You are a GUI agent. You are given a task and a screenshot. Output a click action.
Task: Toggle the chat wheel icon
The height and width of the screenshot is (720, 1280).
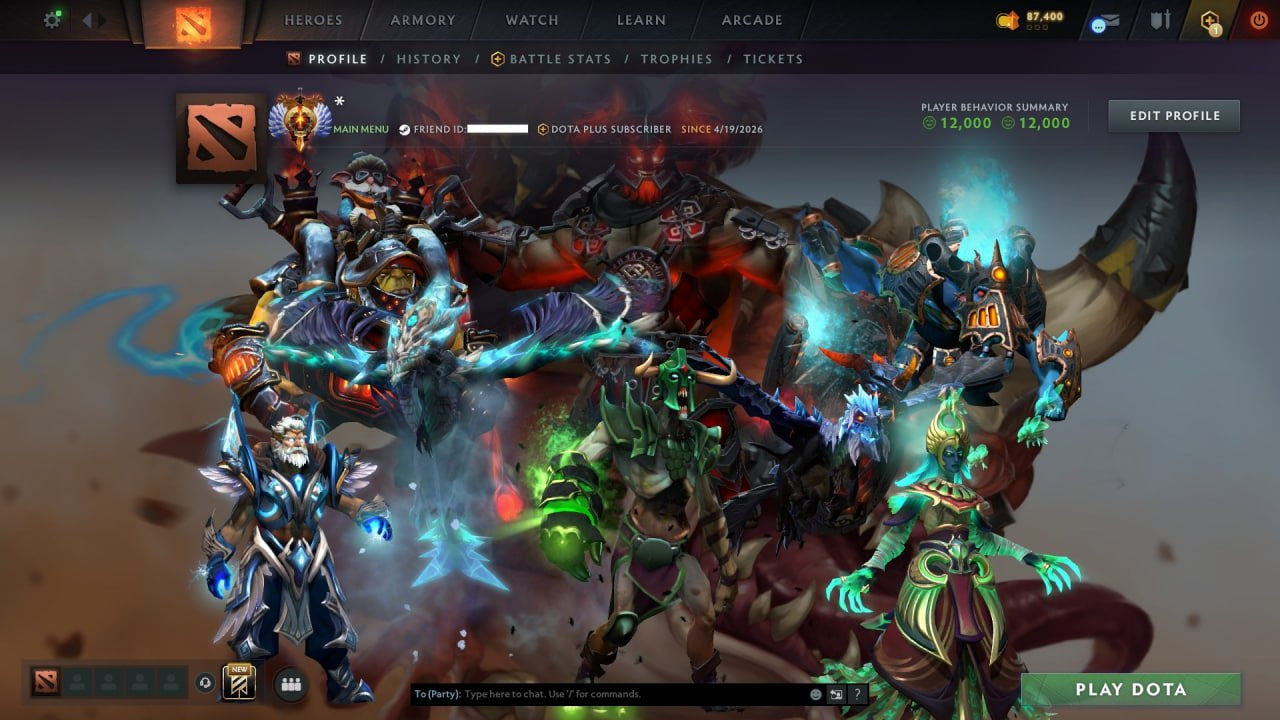pos(836,694)
